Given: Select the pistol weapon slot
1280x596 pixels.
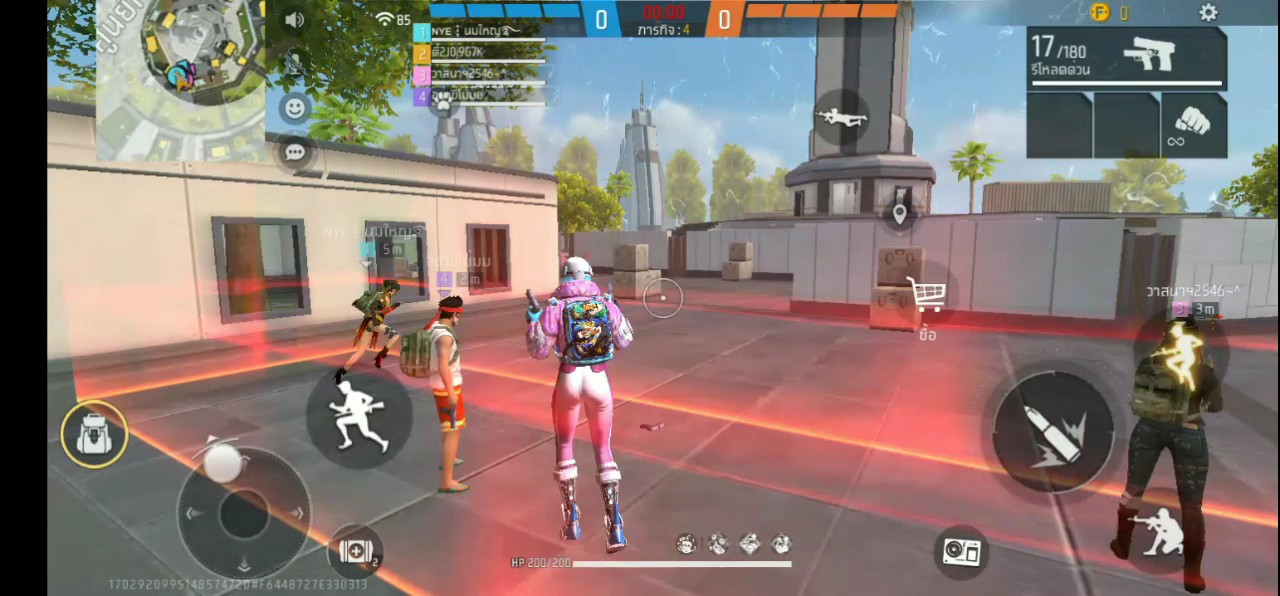Looking at the screenshot, I should pyautogui.click(x=1127, y=59).
